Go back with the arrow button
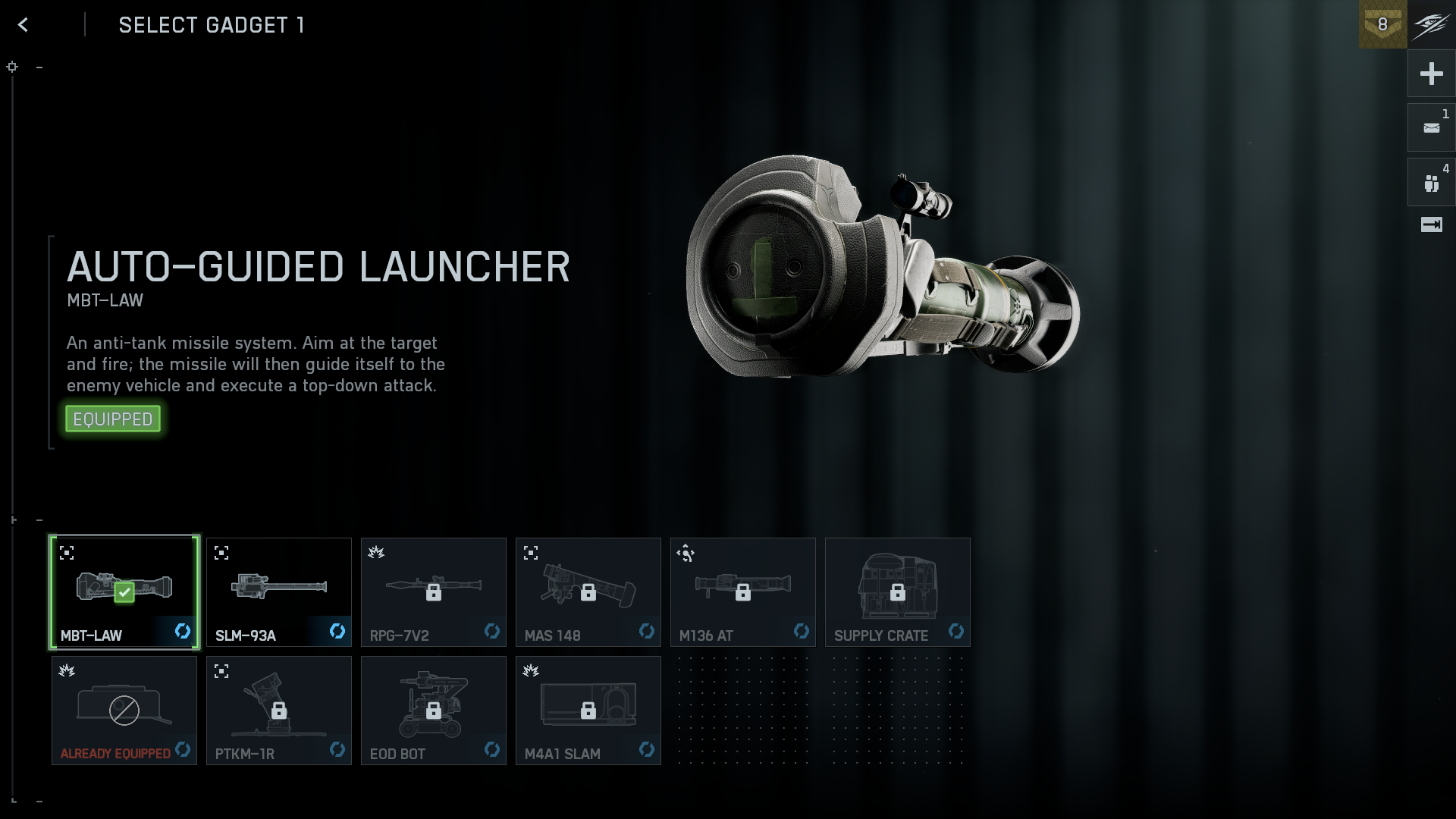Screen dimensions: 1456x819 coord(24,25)
